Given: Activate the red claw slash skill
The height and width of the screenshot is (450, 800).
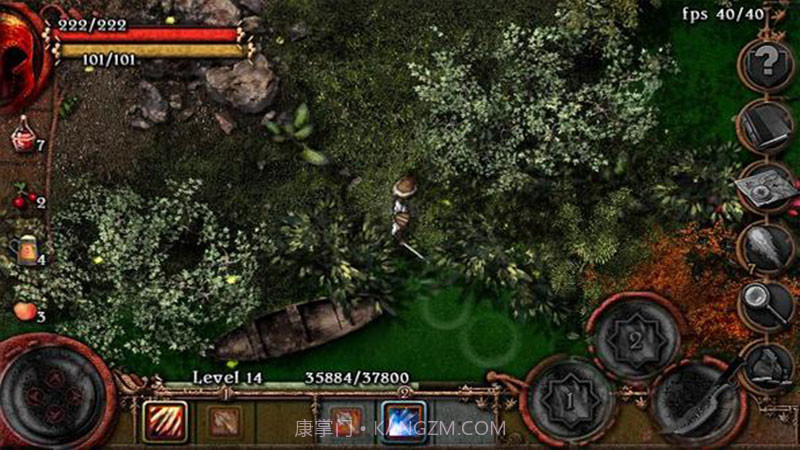Looking at the screenshot, I should pos(163,422).
